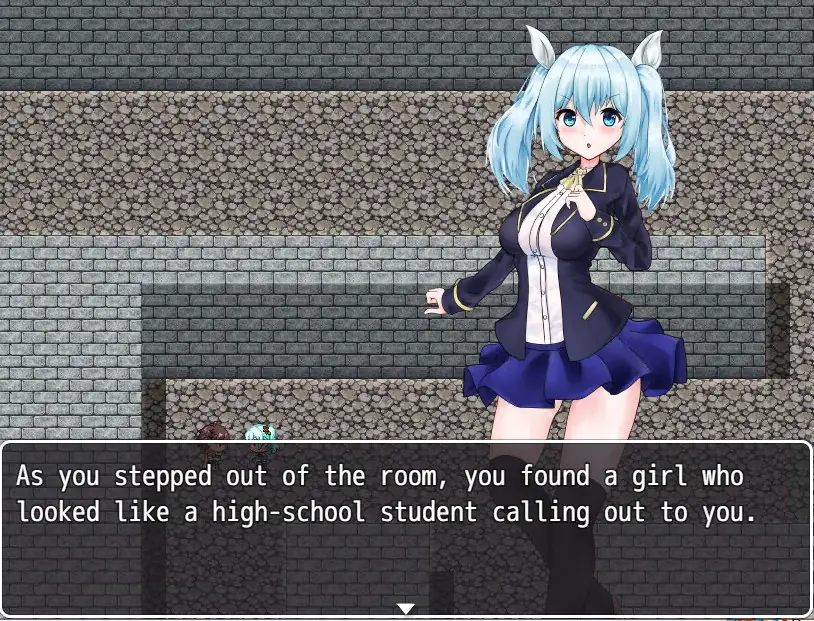Click the dialogue message box to continue
This screenshot has height=621, width=814.
[405, 530]
